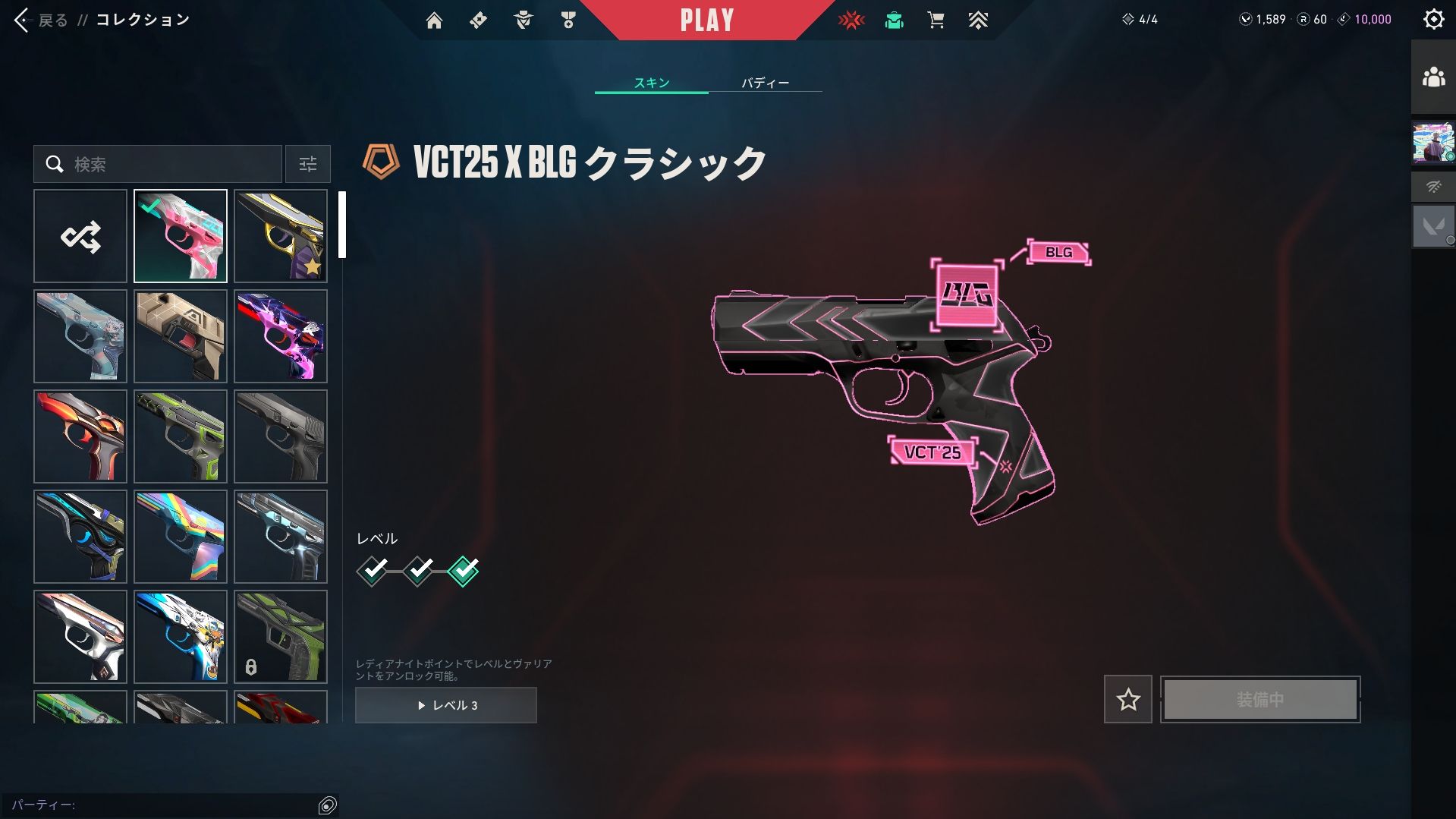Choose the random shuffle skin tile
Viewport: 1456px width, 819px height.
coord(80,236)
